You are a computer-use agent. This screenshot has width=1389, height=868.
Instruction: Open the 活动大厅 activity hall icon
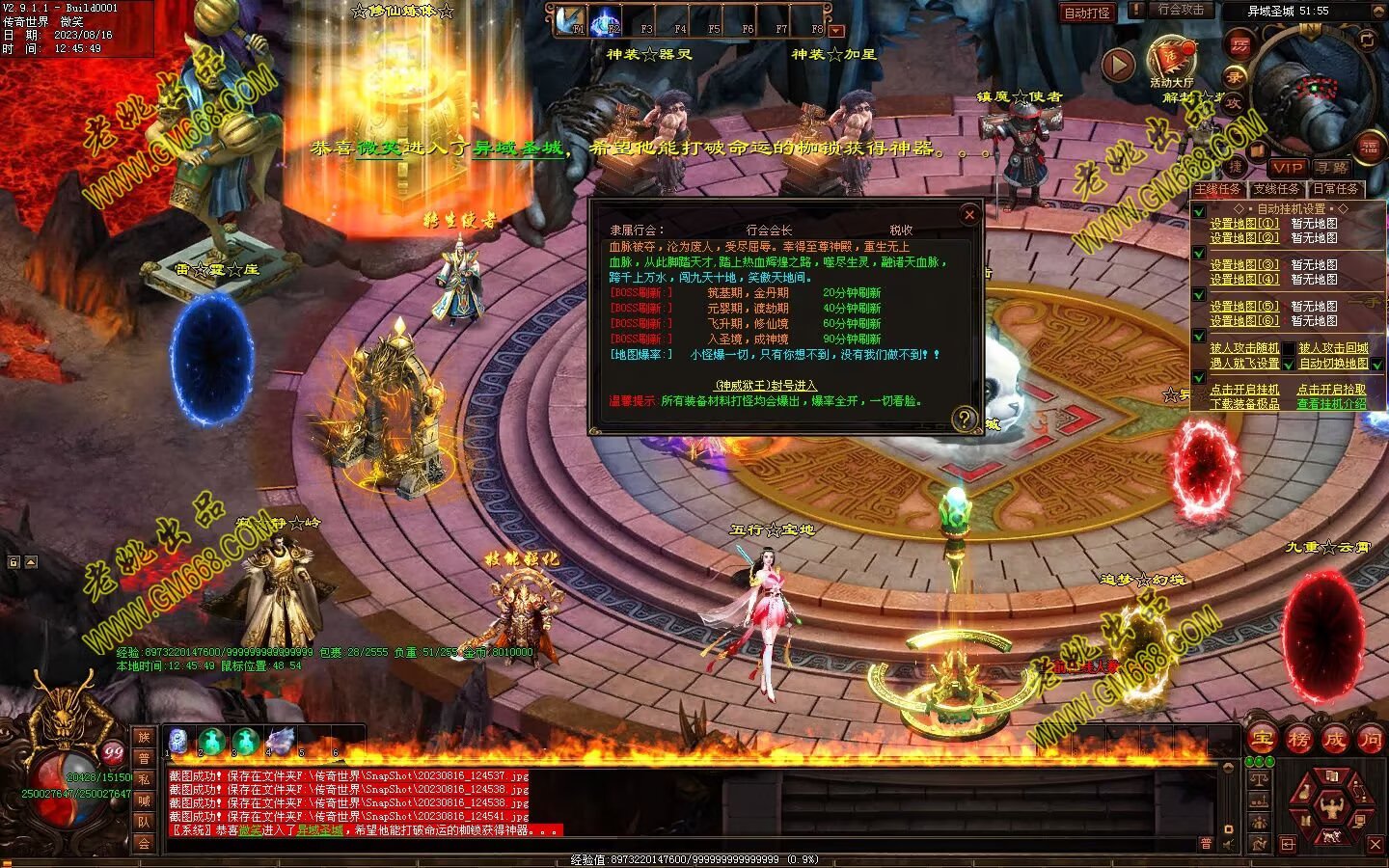point(1171,60)
